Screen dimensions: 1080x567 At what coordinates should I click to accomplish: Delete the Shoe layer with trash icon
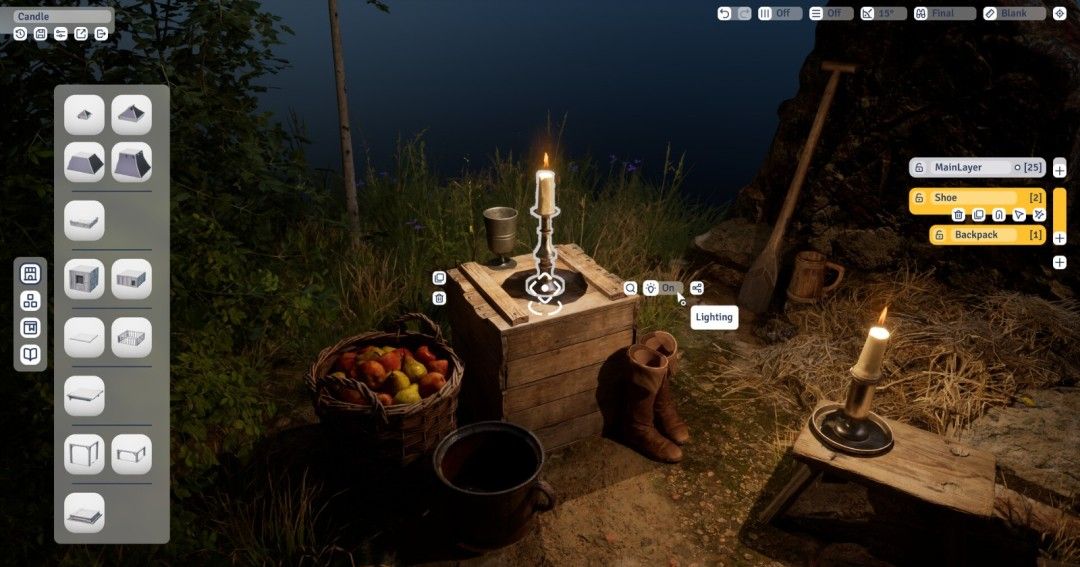[x=958, y=215]
